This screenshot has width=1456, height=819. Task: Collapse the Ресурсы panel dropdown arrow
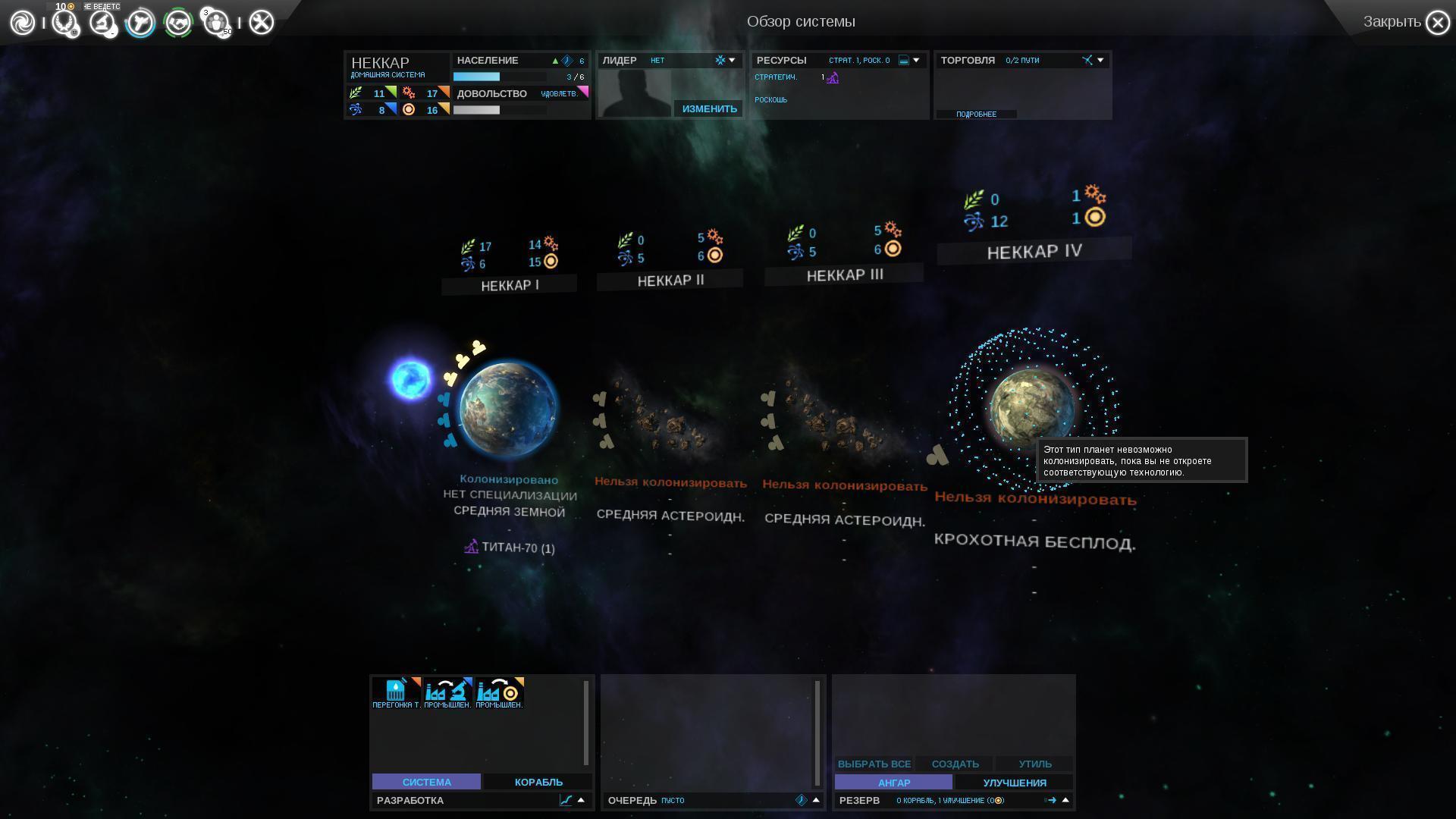pyautogui.click(x=916, y=60)
